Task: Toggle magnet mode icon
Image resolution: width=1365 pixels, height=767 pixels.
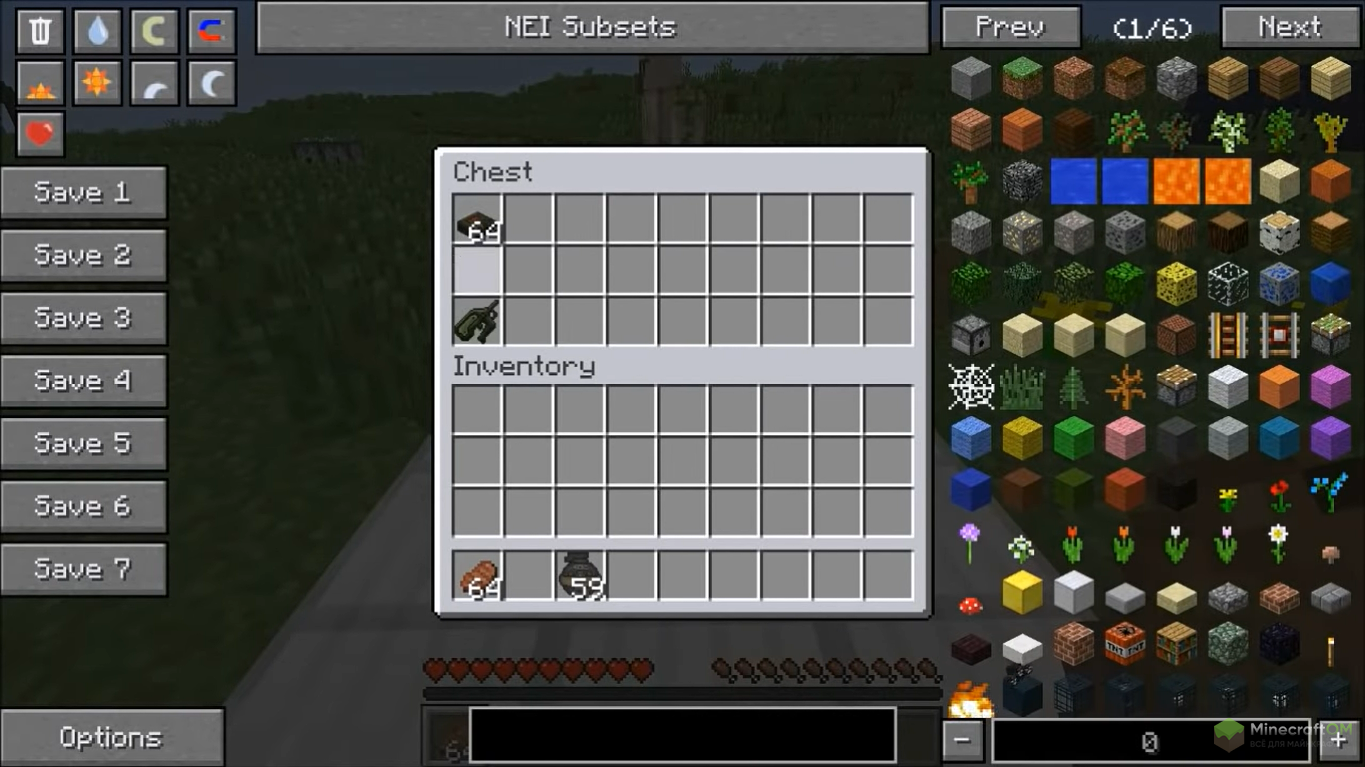Action: (211, 31)
